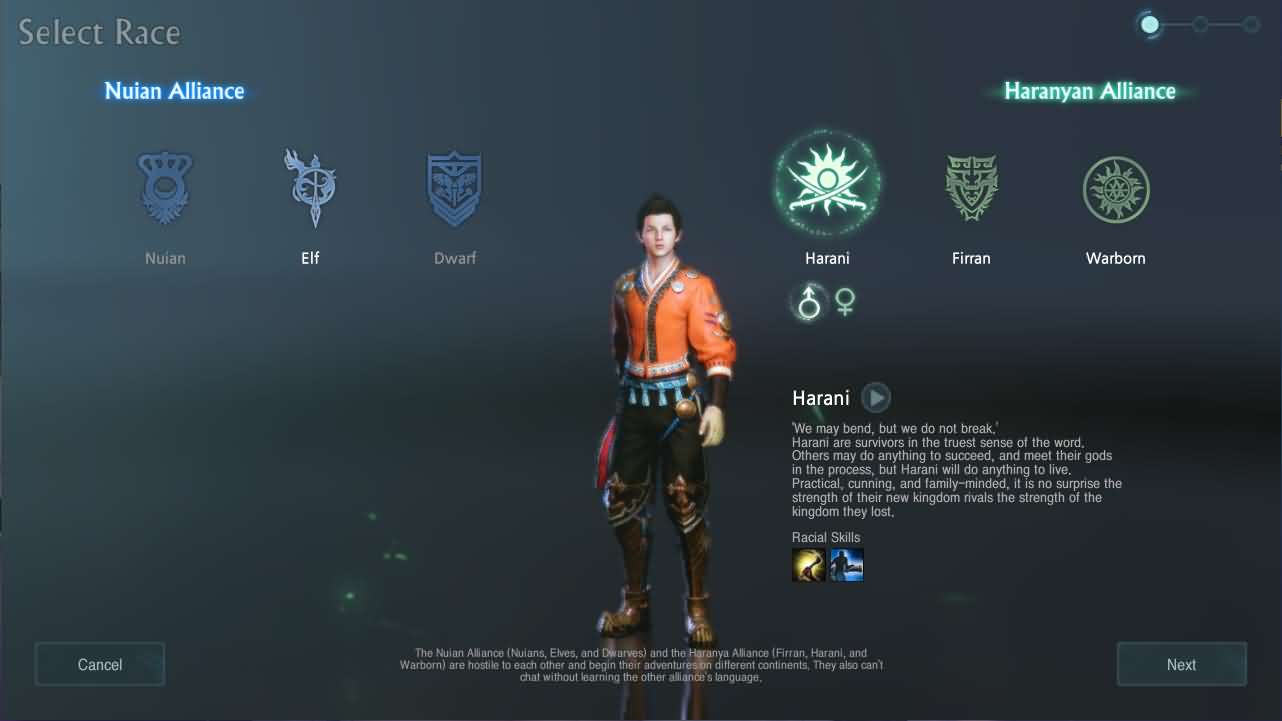View the blue second racial skill icon
This screenshot has height=721, width=1282.
[846, 564]
